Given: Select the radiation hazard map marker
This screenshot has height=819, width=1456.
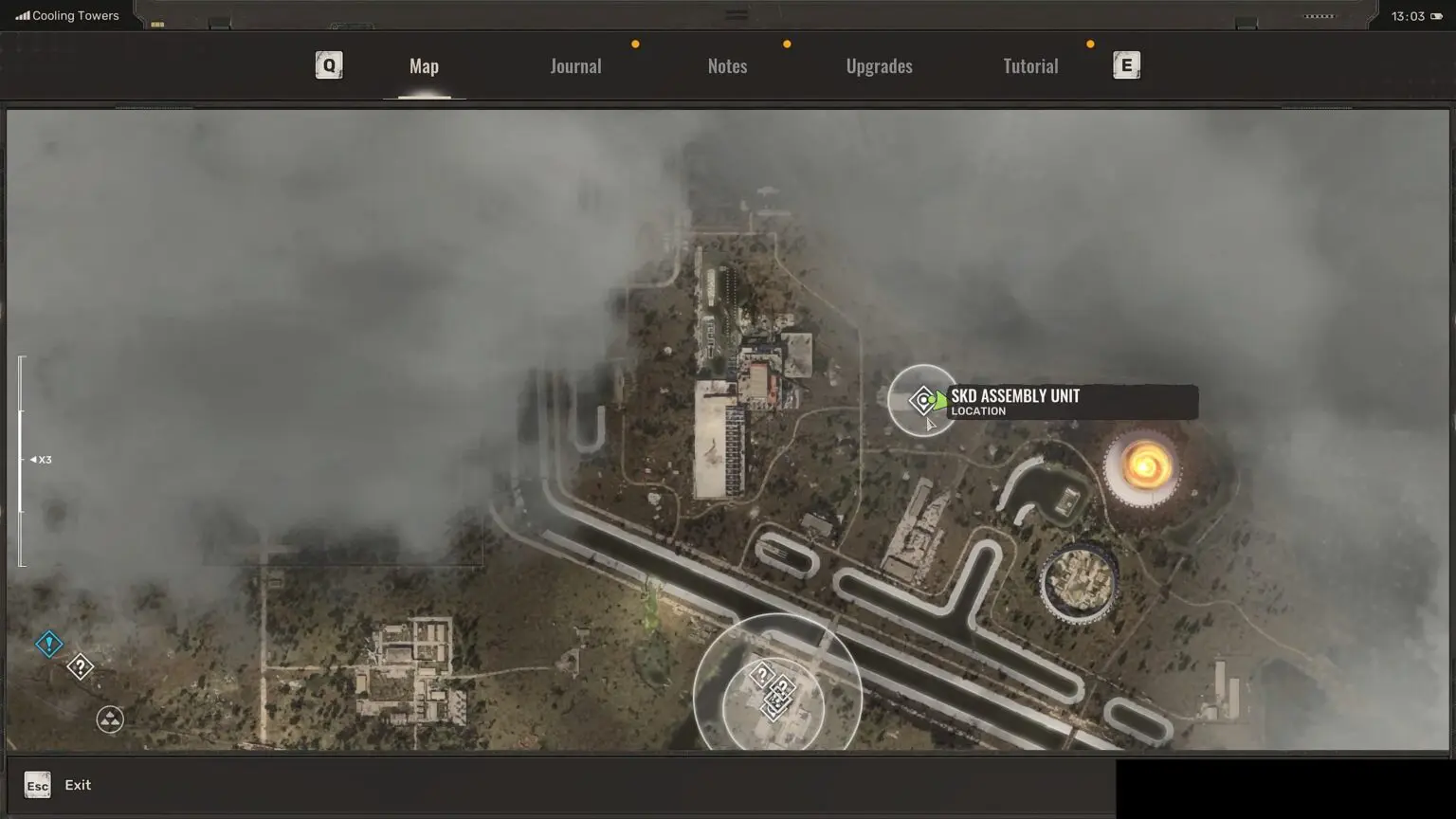Looking at the screenshot, I should [110, 719].
